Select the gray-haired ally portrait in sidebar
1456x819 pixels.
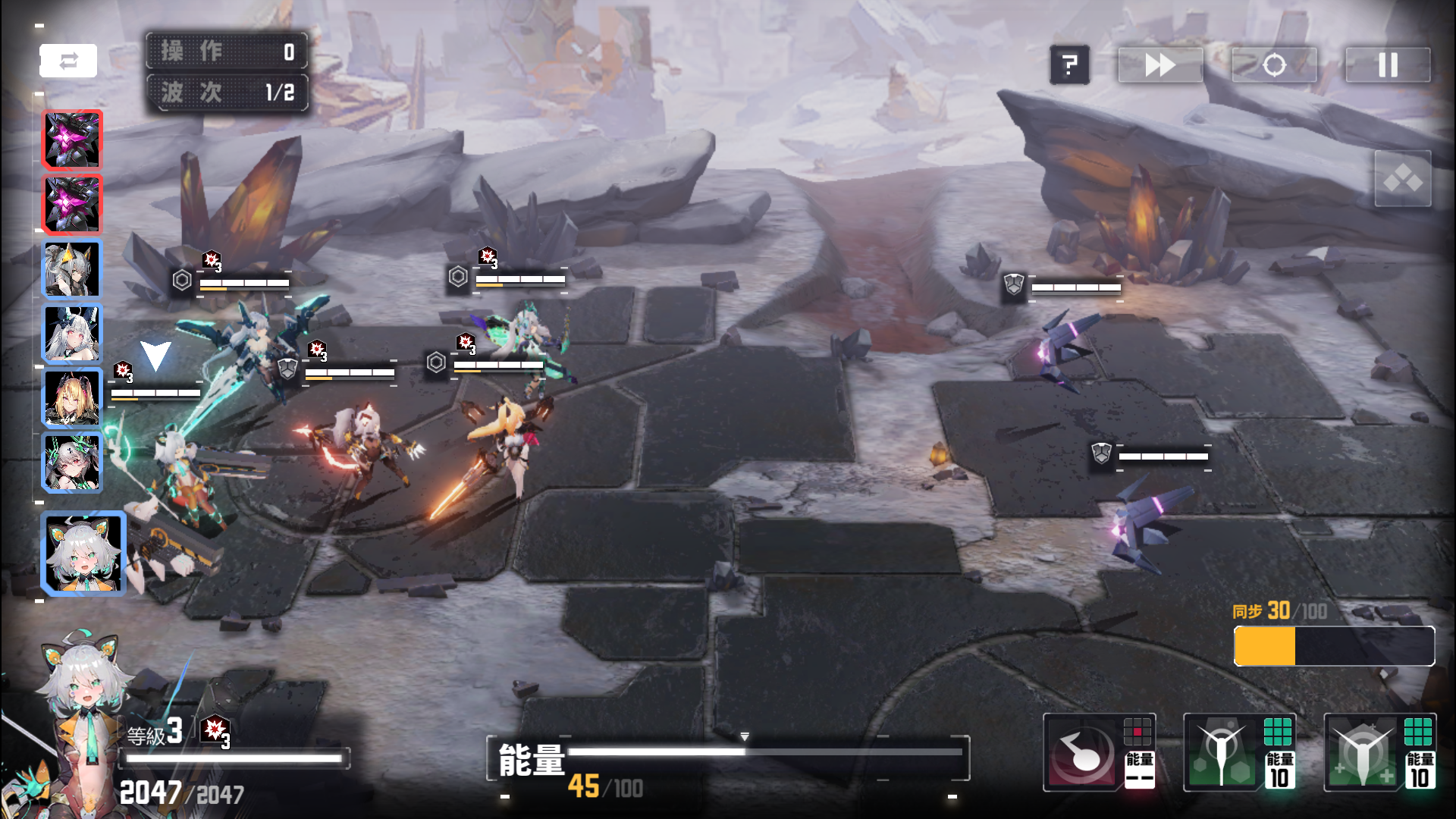coord(72,268)
